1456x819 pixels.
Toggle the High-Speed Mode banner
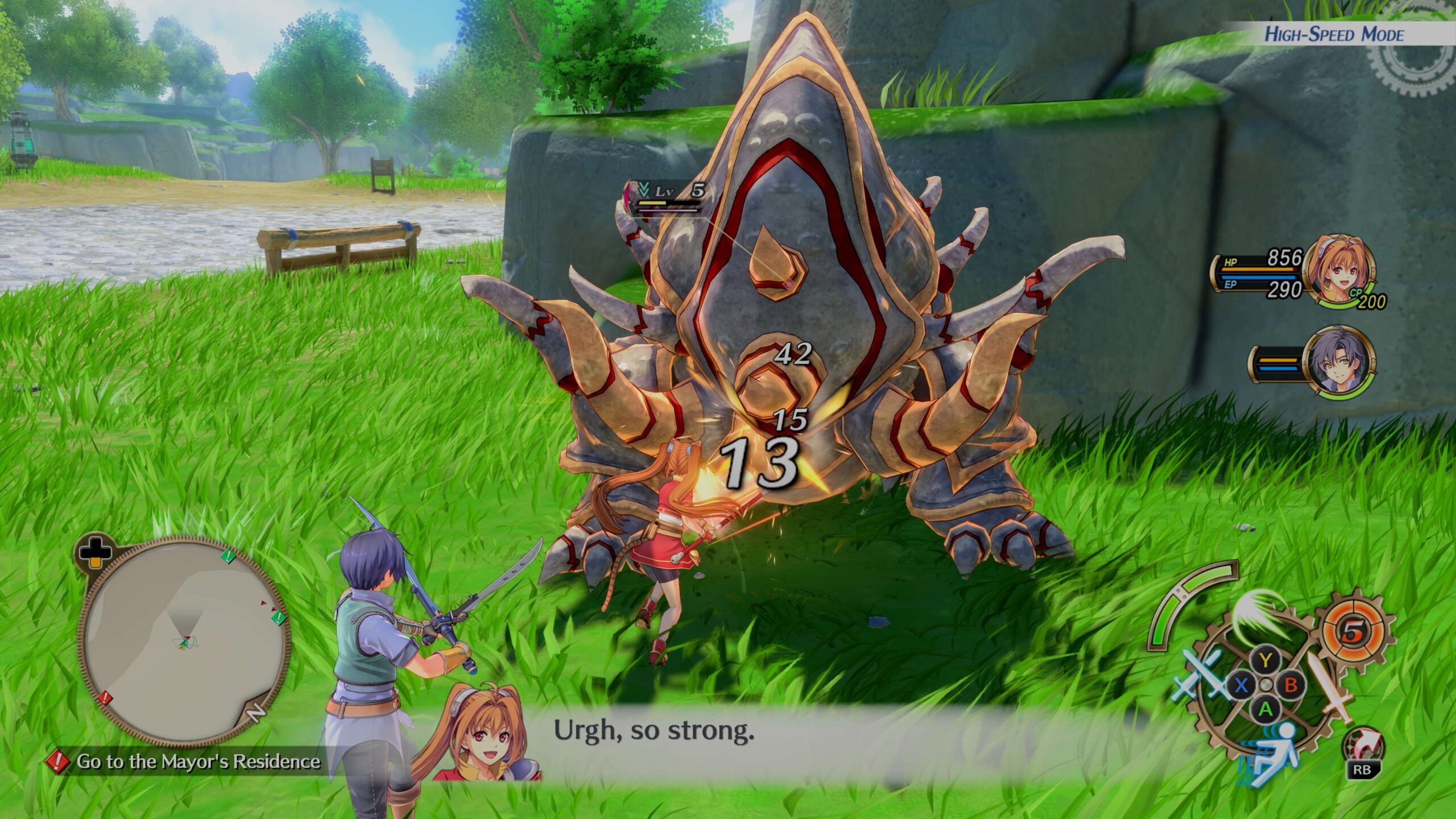pyautogui.click(x=1333, y=34)
